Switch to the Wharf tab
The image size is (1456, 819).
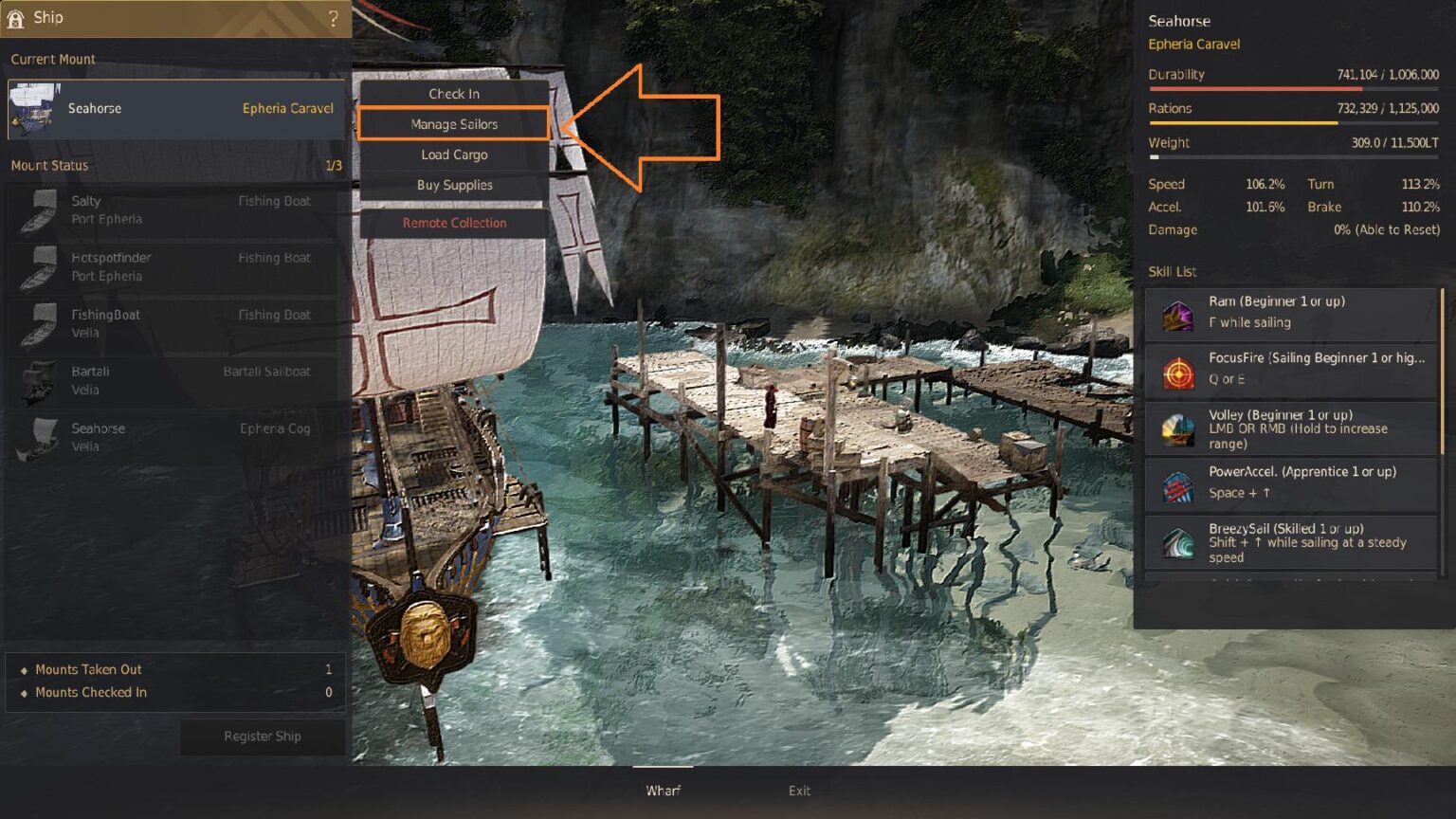click(664, 790)
